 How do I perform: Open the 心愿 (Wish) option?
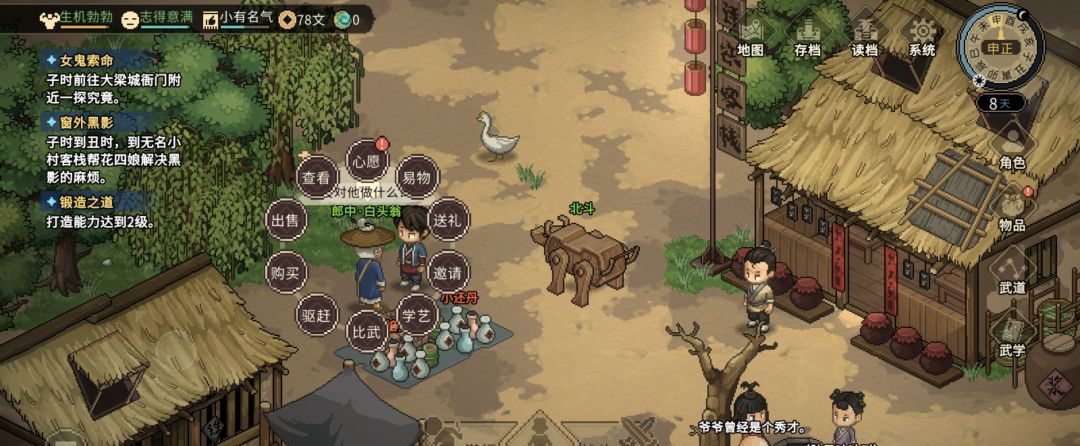(365, 160)
